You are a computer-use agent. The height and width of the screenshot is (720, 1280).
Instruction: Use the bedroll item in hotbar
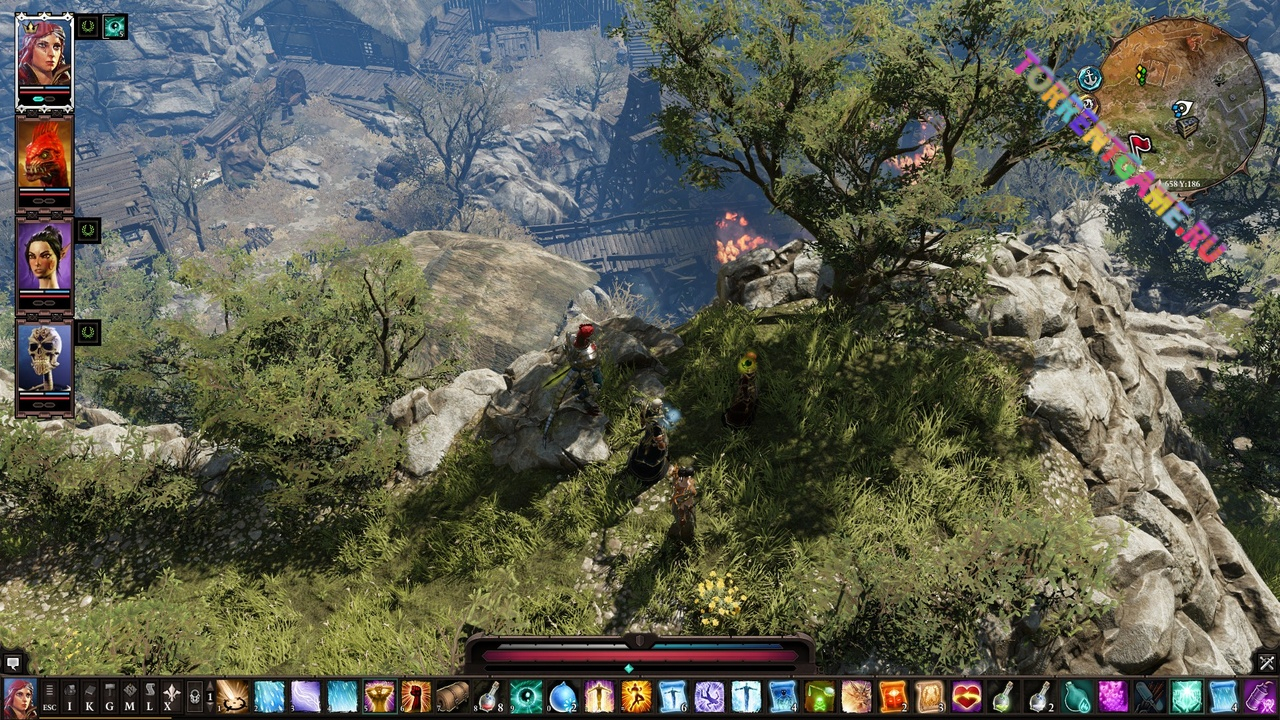tap(453, 696)
